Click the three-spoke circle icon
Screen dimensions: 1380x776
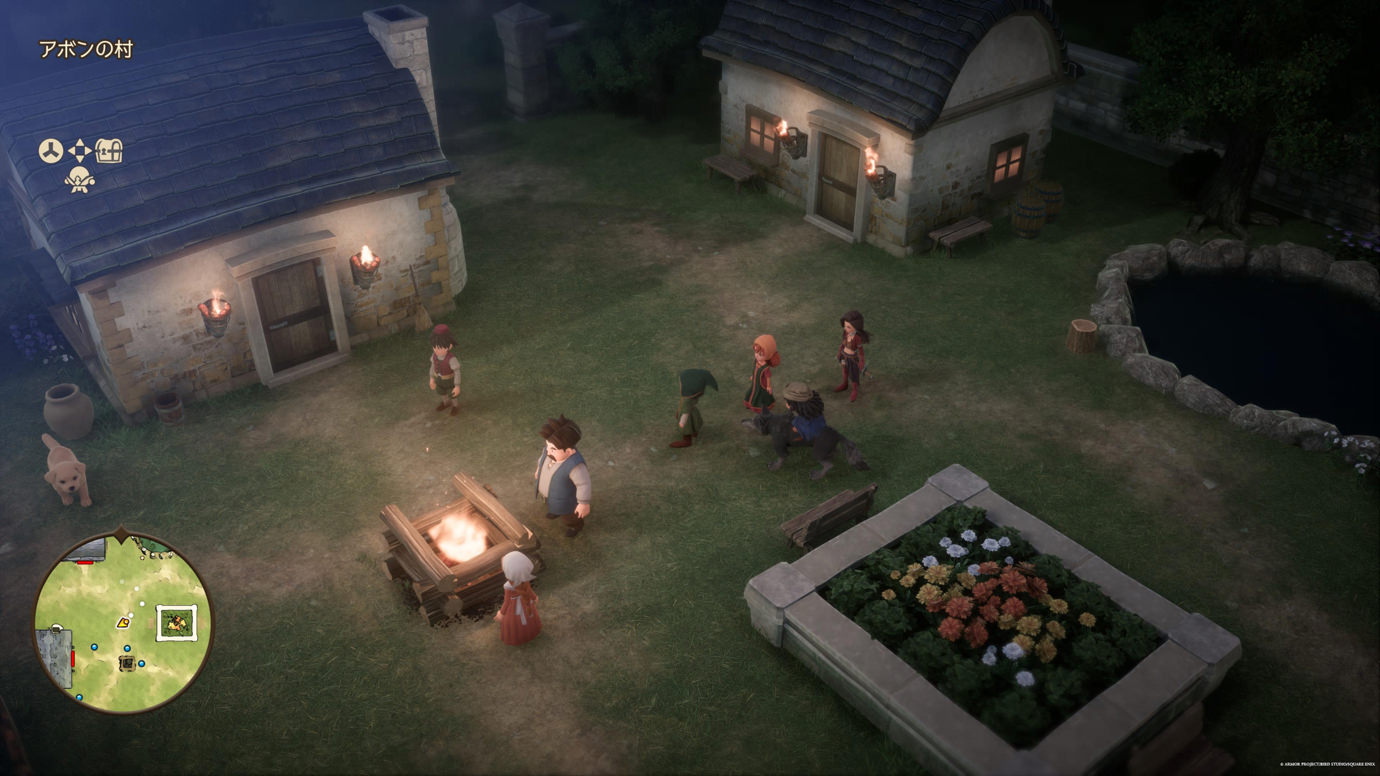tap(51, 151)
